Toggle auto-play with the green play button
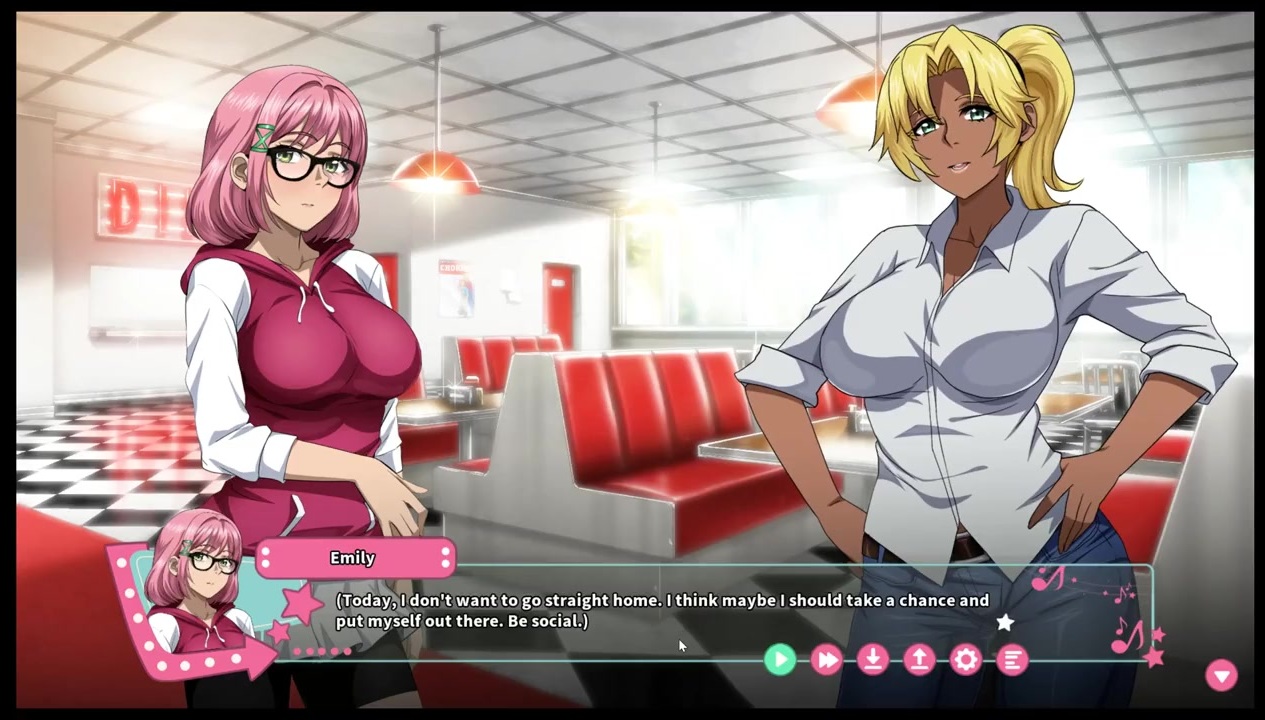The image size is (1265, 720). click(x=780, y=660)
